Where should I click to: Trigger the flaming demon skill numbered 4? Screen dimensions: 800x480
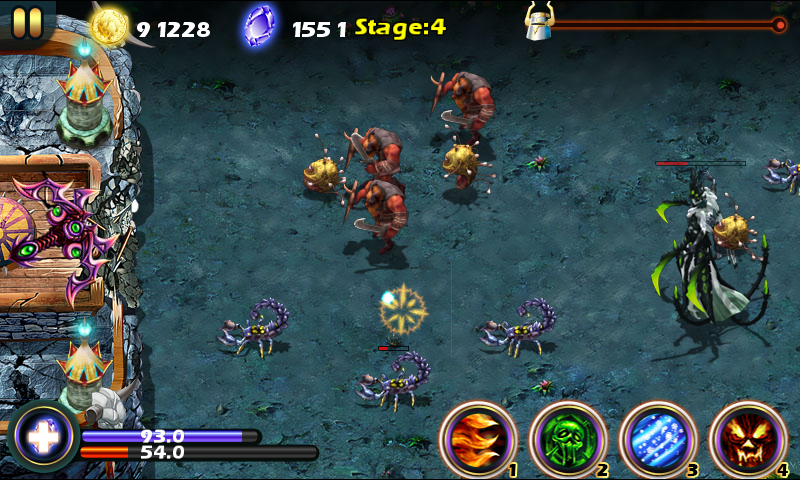tap(747, 439)
